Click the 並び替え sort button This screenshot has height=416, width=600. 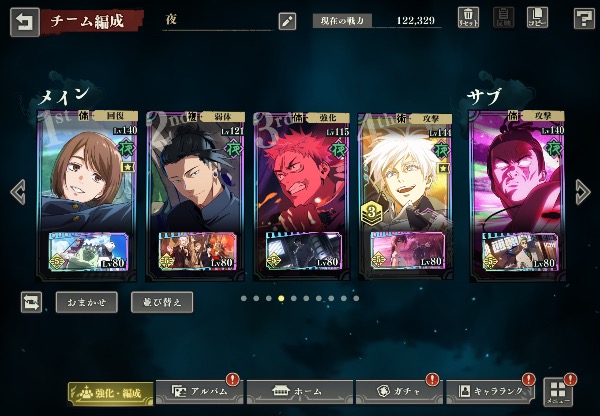coord(162,301)
